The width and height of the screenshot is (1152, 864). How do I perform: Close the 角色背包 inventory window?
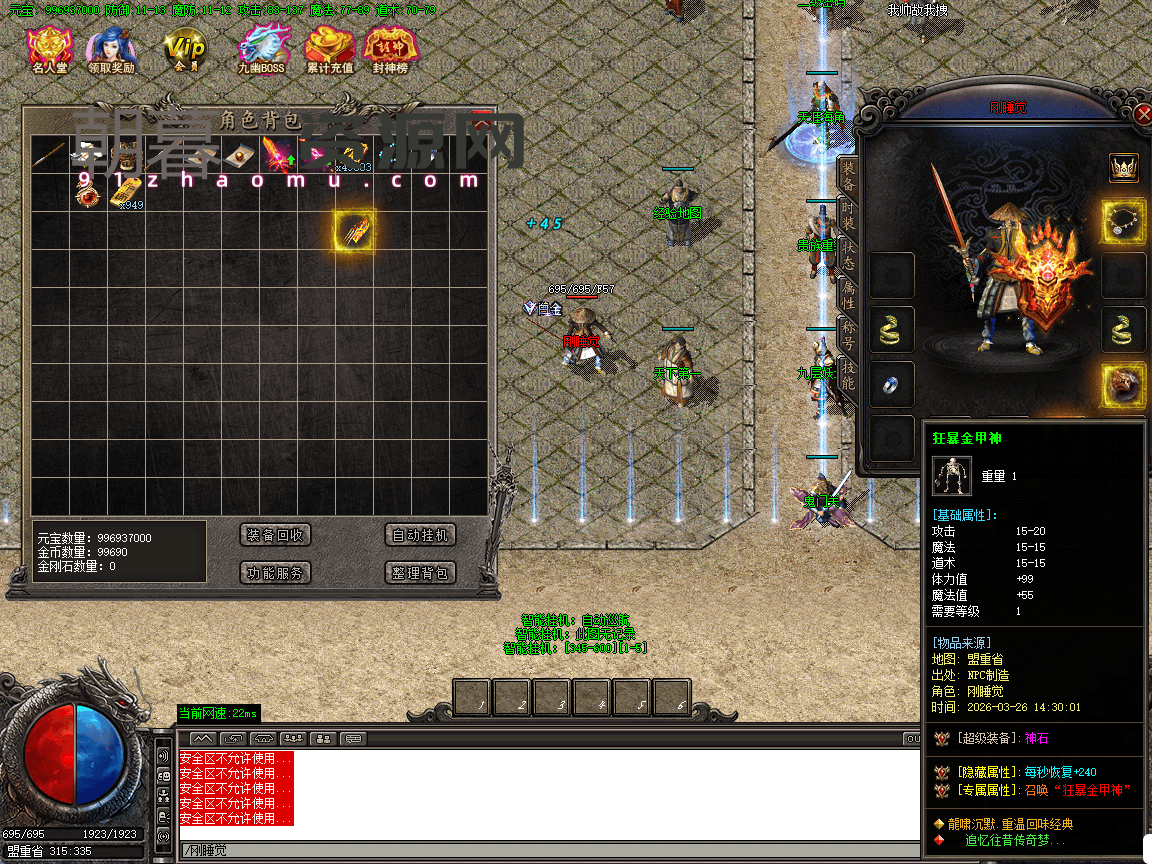pyautogui.click(x=482, y=121)
